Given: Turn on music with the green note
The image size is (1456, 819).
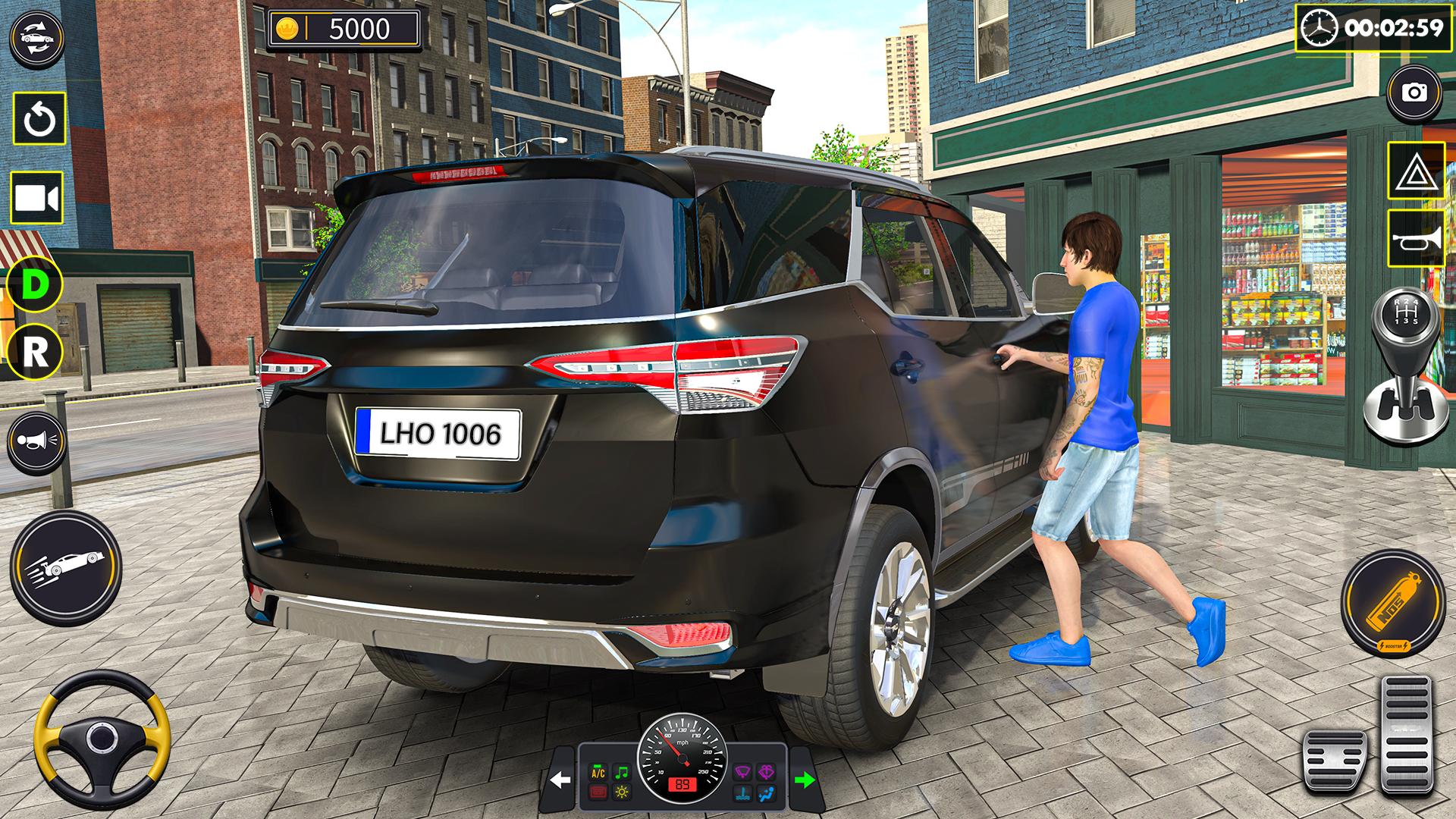Looking at the screenshot, I should pos(621,773).
